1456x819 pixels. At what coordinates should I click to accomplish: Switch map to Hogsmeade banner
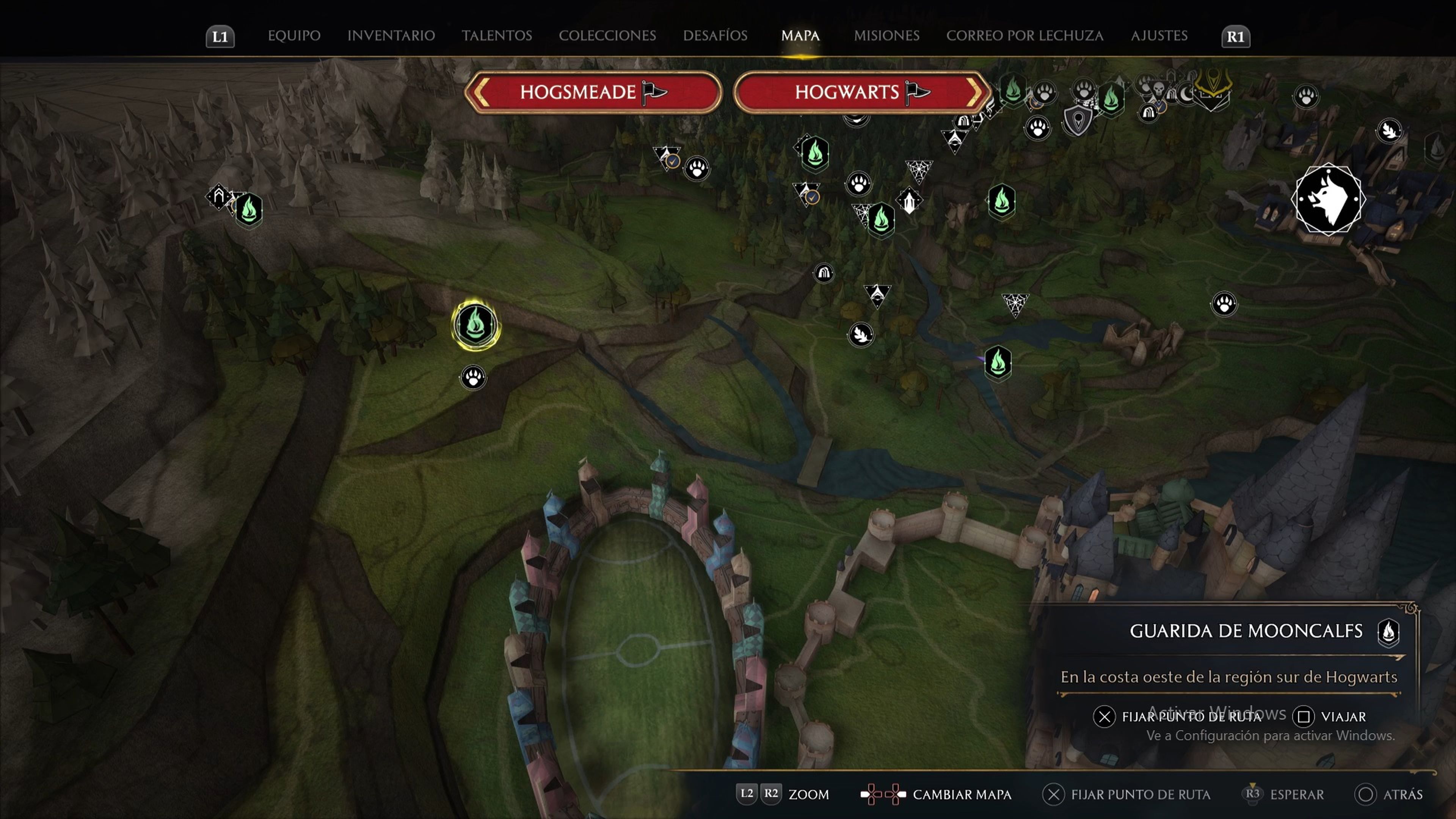point(593,92)
